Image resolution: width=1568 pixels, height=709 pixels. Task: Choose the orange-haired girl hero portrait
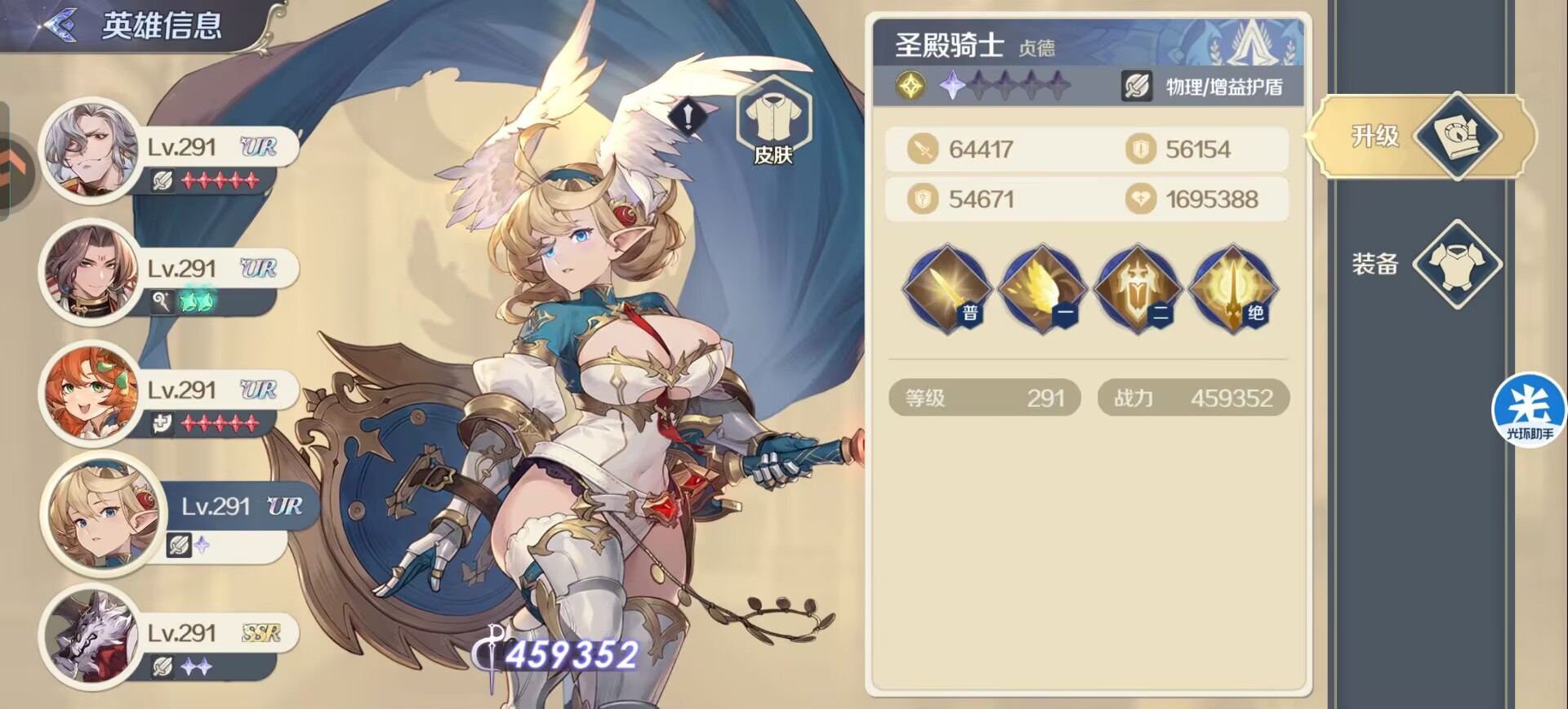click(90, 393)
